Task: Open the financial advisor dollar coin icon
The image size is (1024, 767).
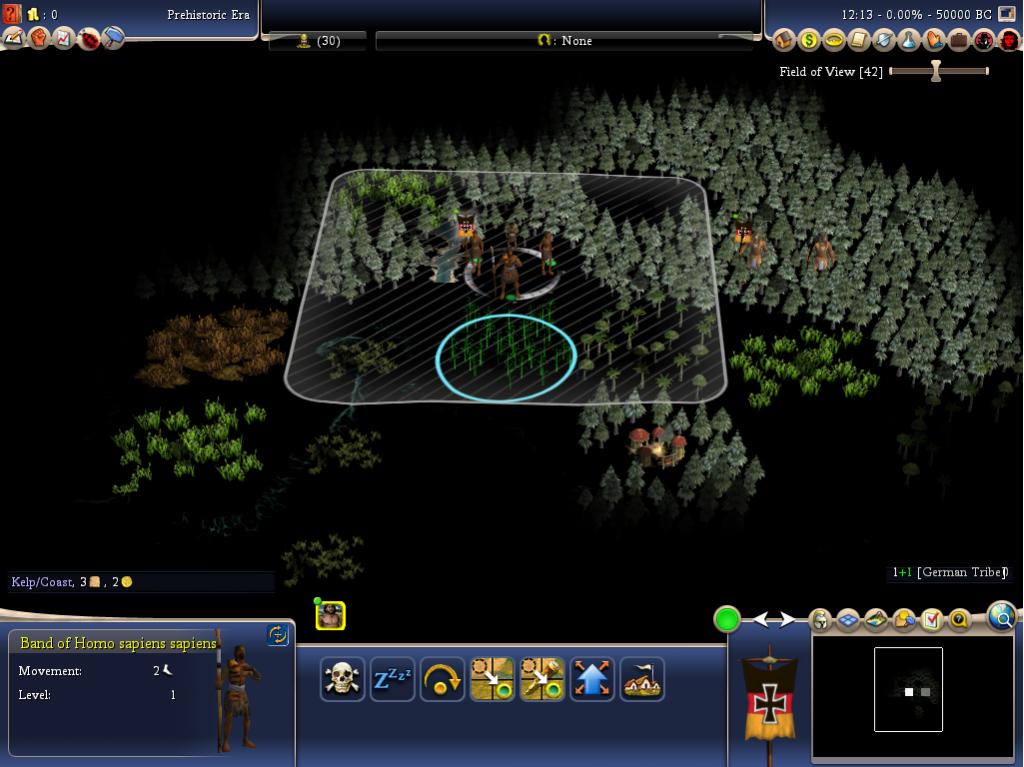Action: [x=808, y=40]
